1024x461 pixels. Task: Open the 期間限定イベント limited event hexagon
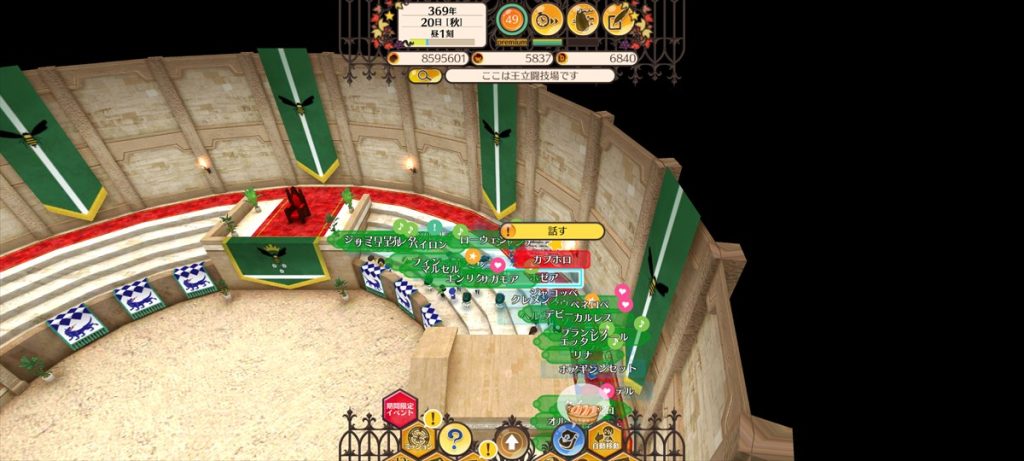pyautogui.click(x=399, y=410)
